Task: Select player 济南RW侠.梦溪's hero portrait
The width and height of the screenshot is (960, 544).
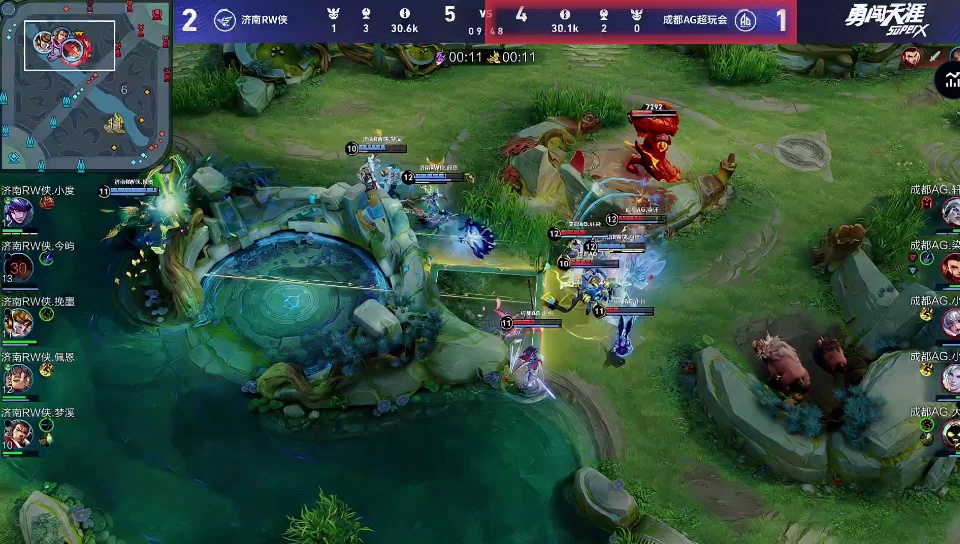Action: pos(17,434)
